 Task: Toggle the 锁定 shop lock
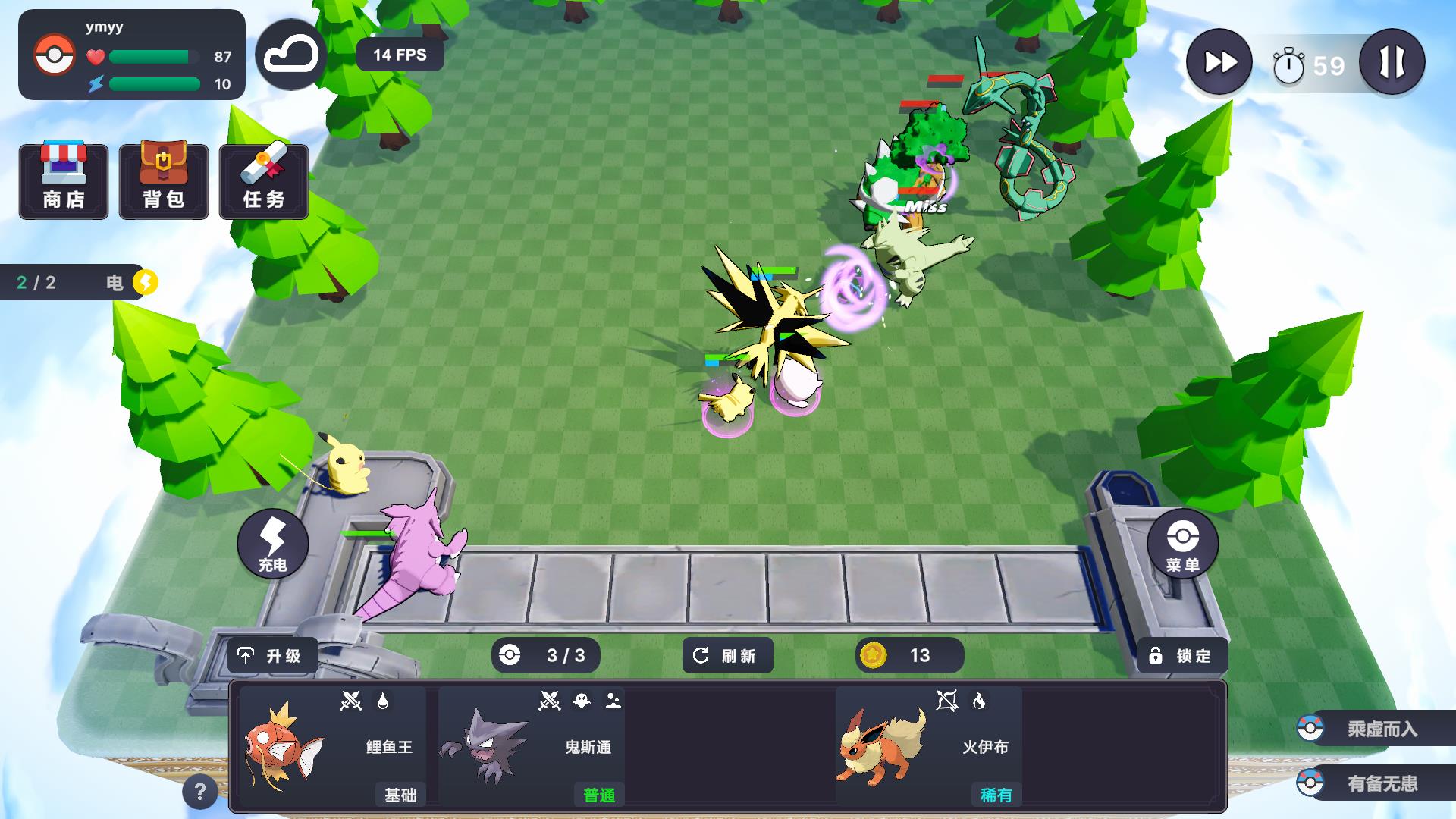1184,655
